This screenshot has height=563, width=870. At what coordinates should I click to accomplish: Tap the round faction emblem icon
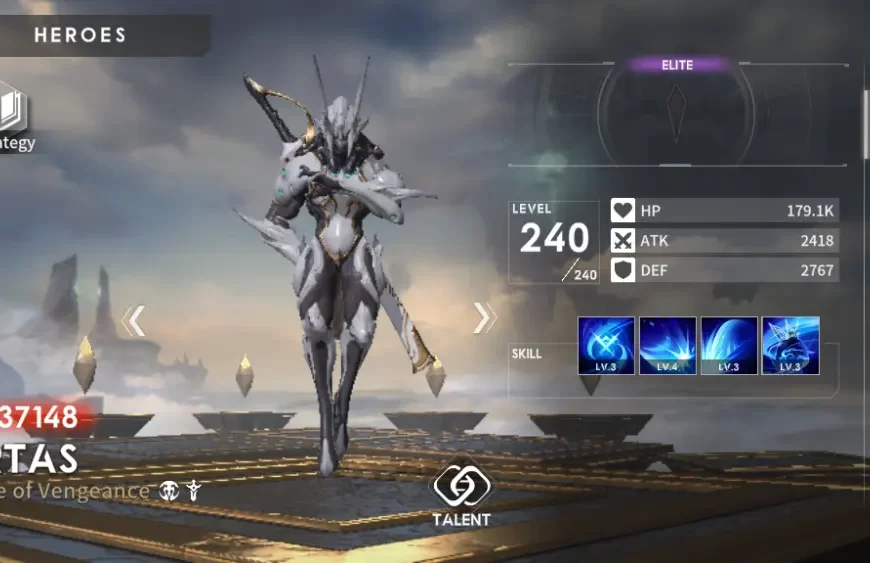coord(169,491)
